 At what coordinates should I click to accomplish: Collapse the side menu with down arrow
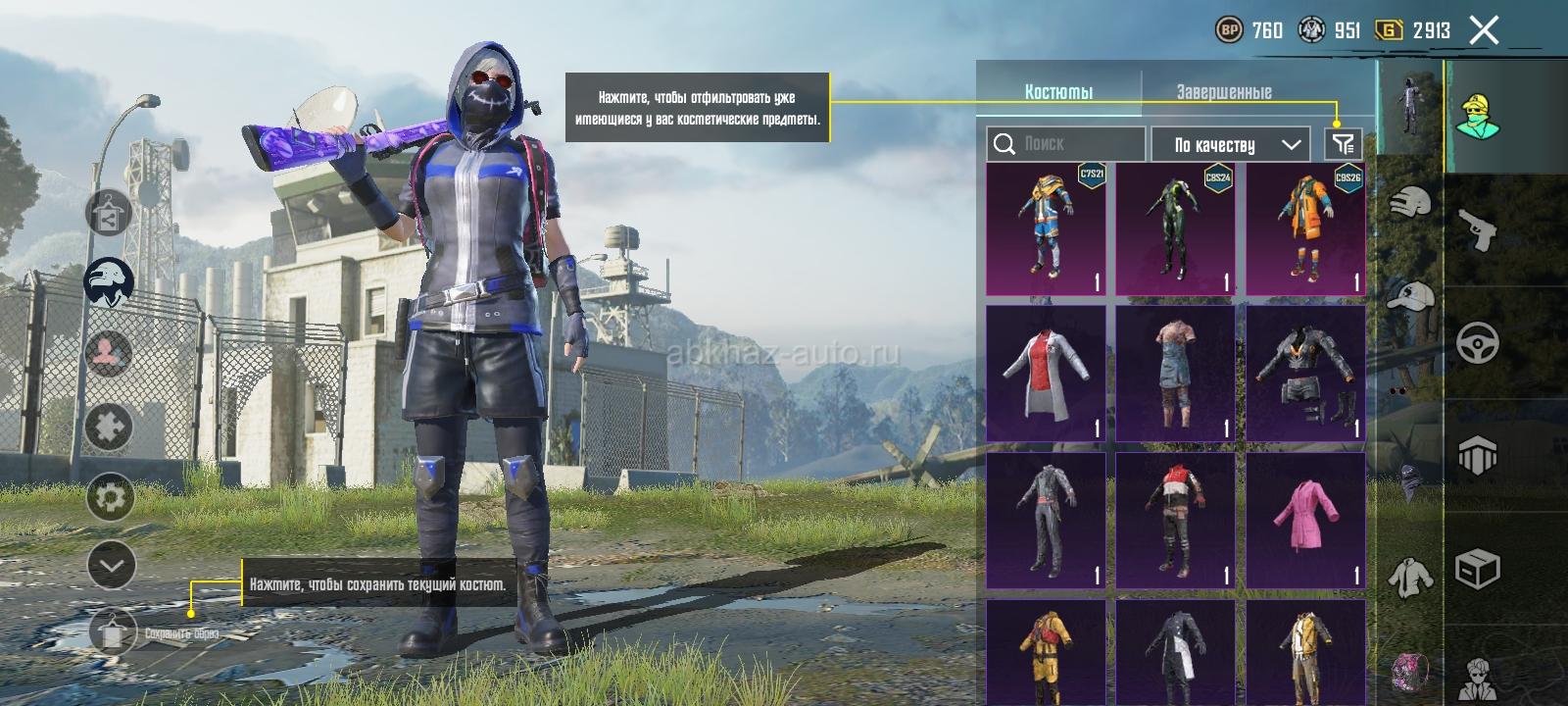(x=111, y=566)
